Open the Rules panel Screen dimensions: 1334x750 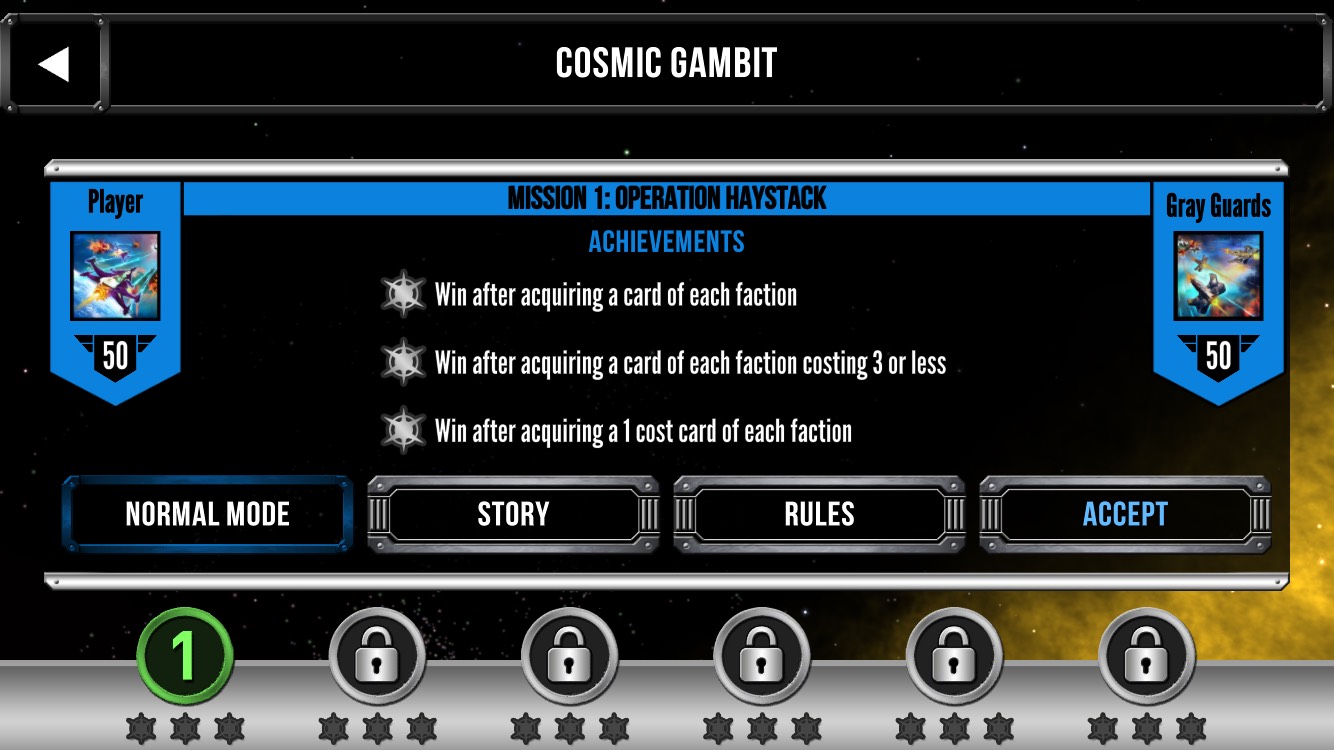818,514
